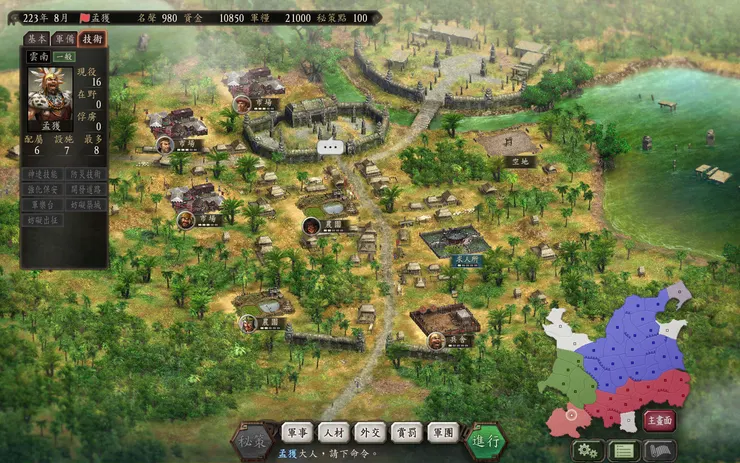Select the 空地 empty lot label
This screenshot has height=463, width=740.
(x=518, y=160)
